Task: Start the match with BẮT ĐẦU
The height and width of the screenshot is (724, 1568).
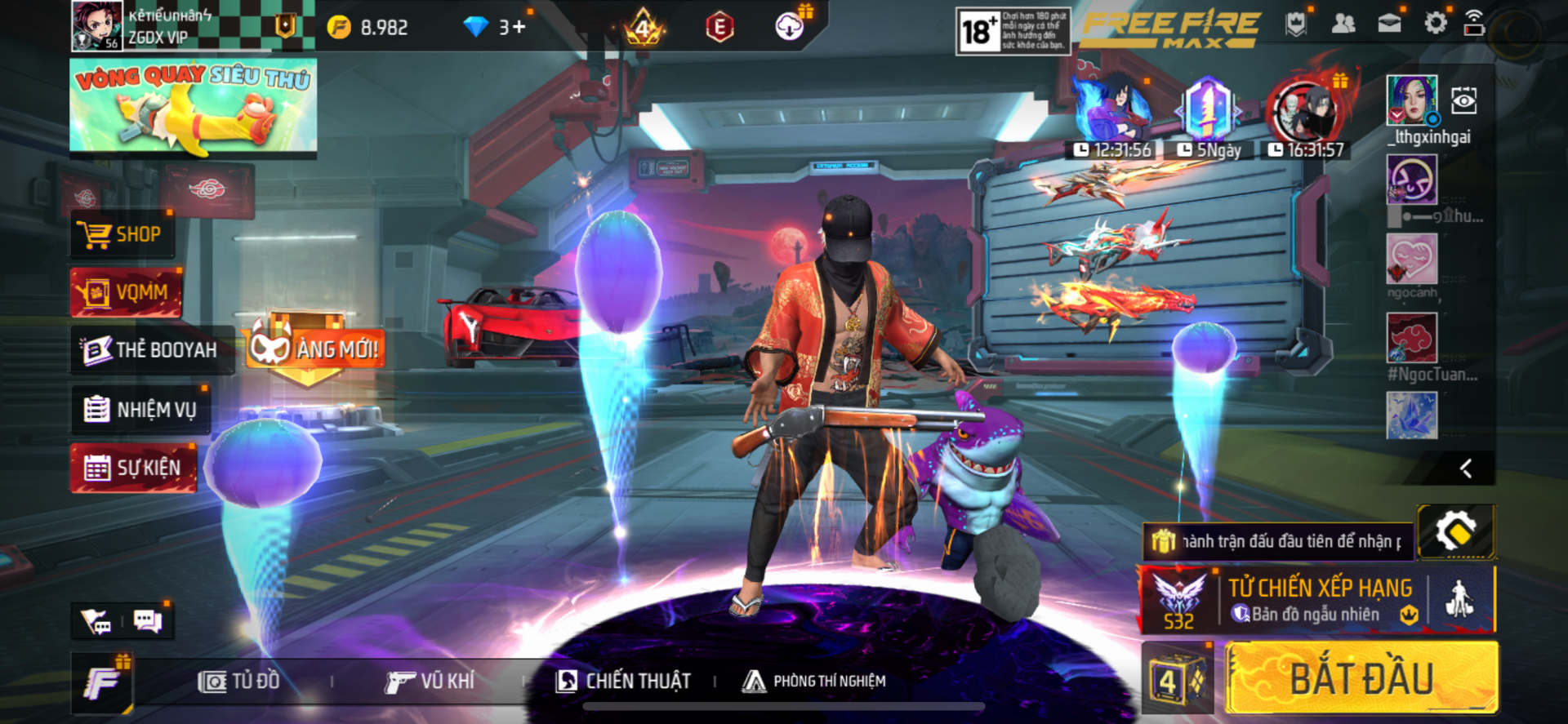Action: click(x=1361, y=678)
